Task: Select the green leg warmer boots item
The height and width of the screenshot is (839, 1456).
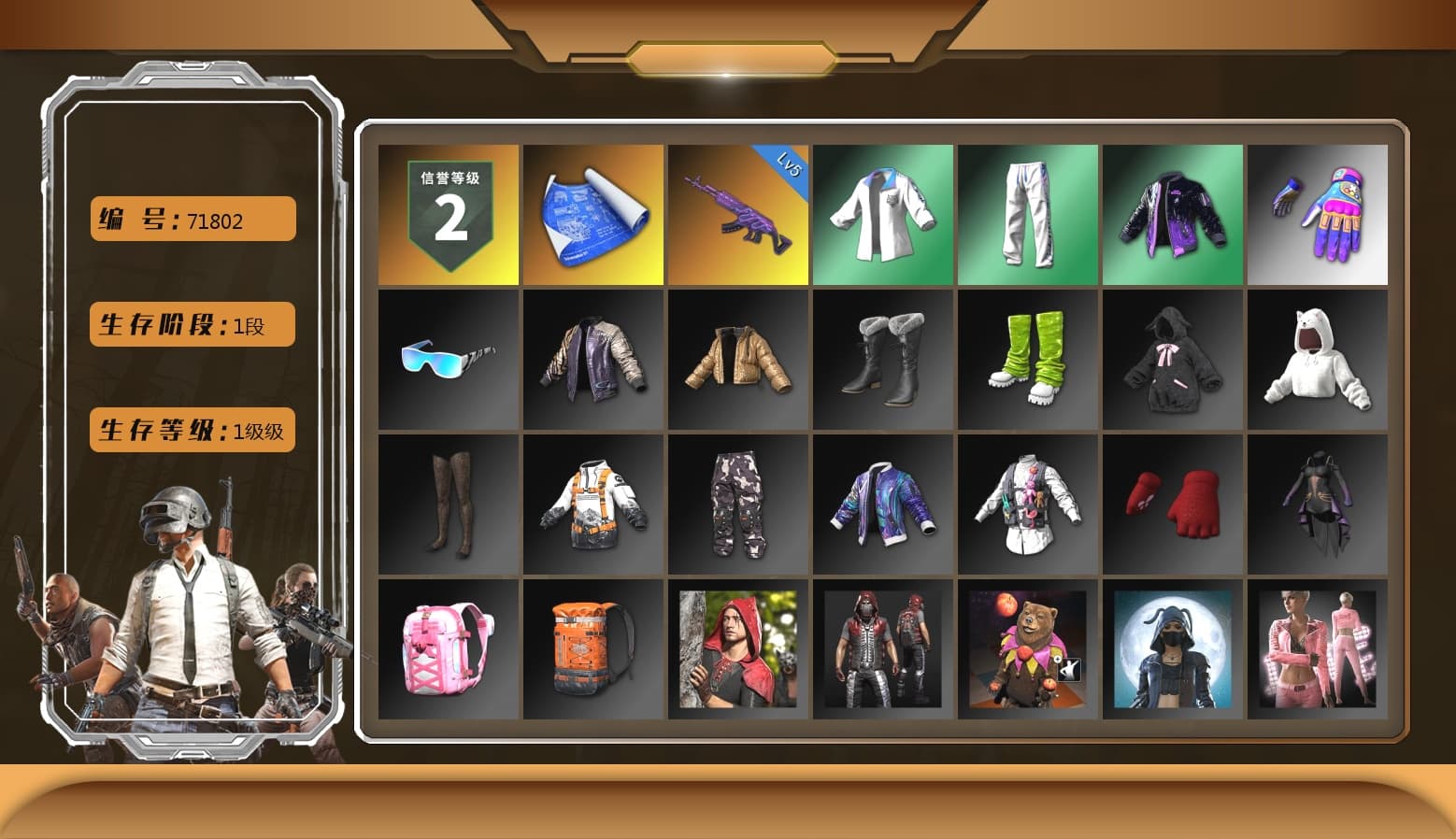Action: pyautogui.click(x=1027, y=360)
